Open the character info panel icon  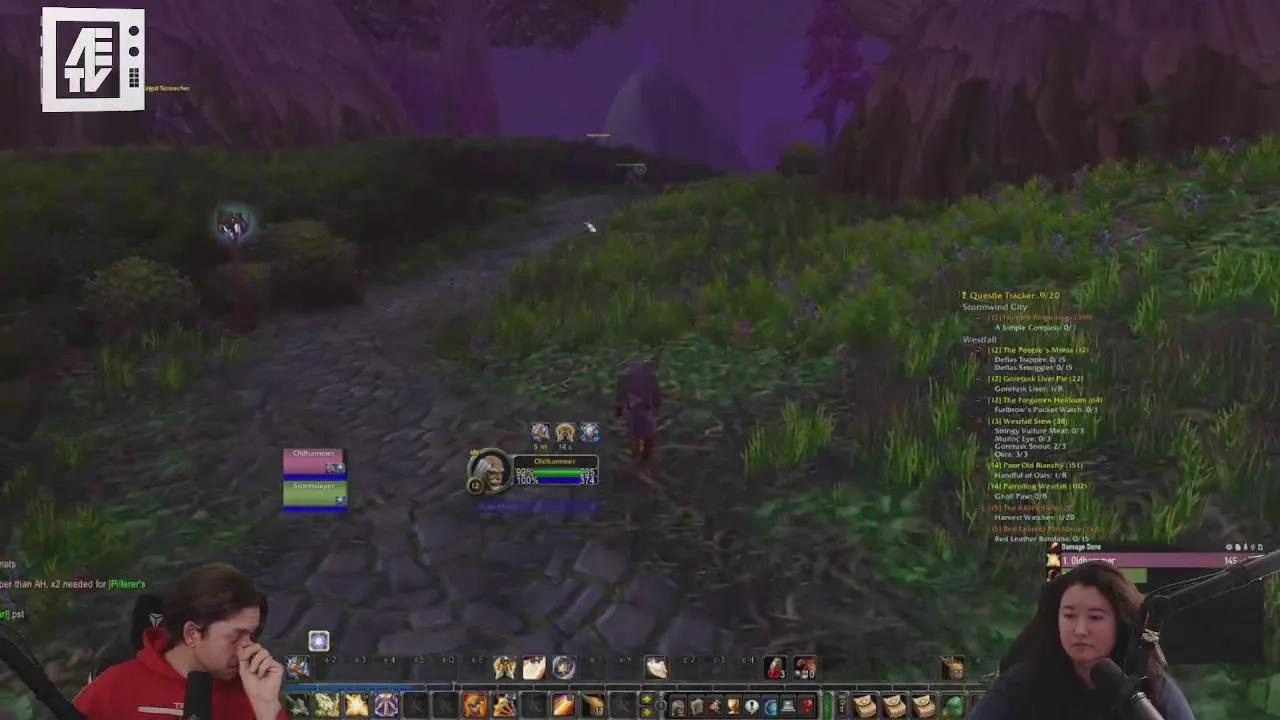678,705
